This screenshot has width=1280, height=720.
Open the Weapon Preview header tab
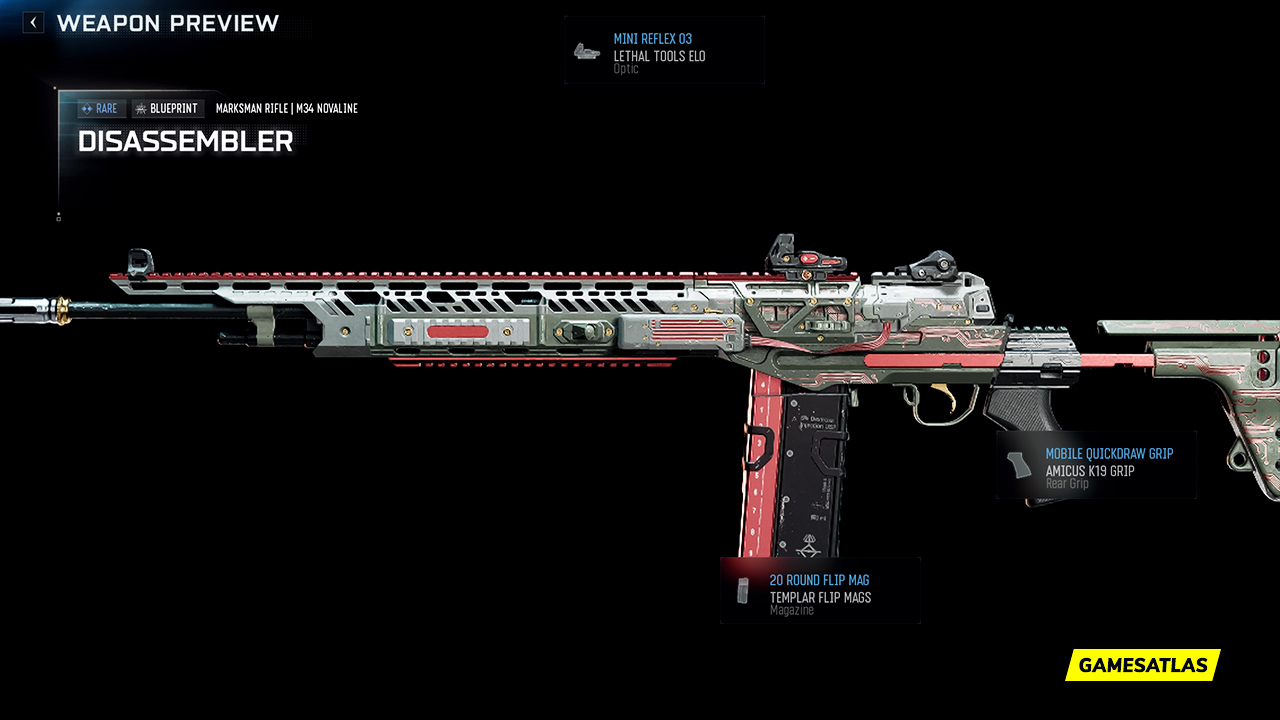170,23
